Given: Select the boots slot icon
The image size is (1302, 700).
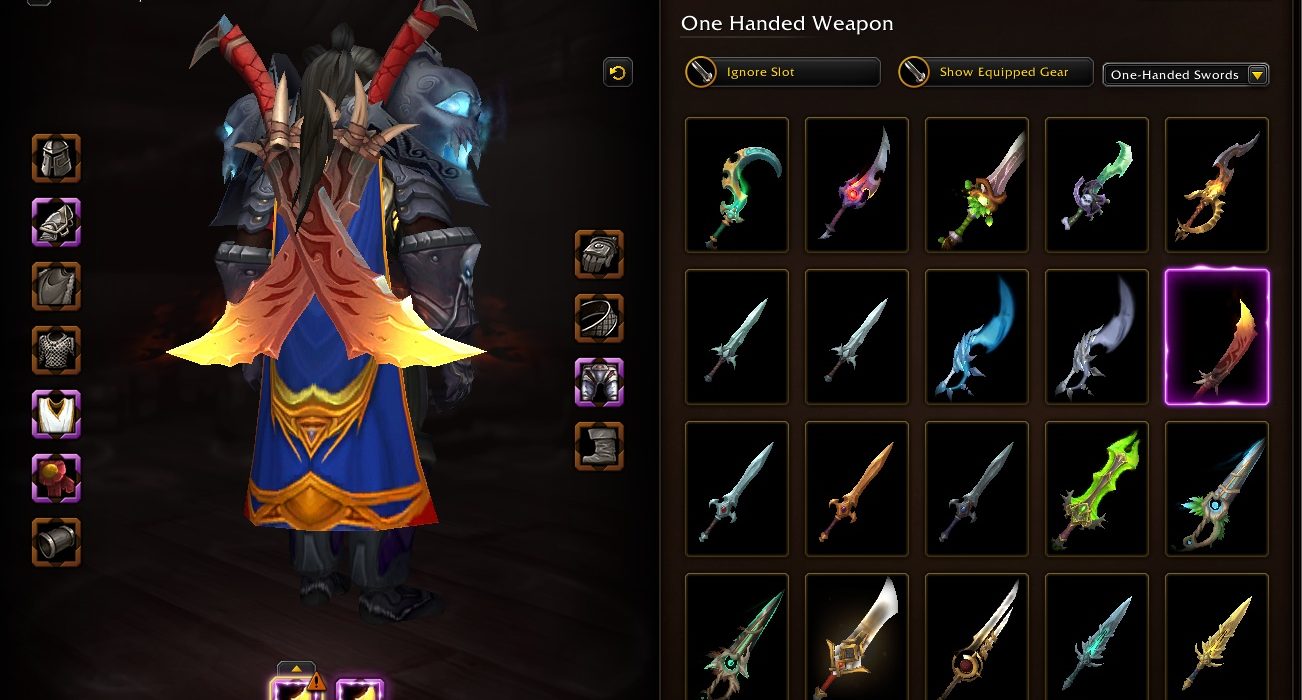Looking at the screenshot, I should [x=599, y=446].
